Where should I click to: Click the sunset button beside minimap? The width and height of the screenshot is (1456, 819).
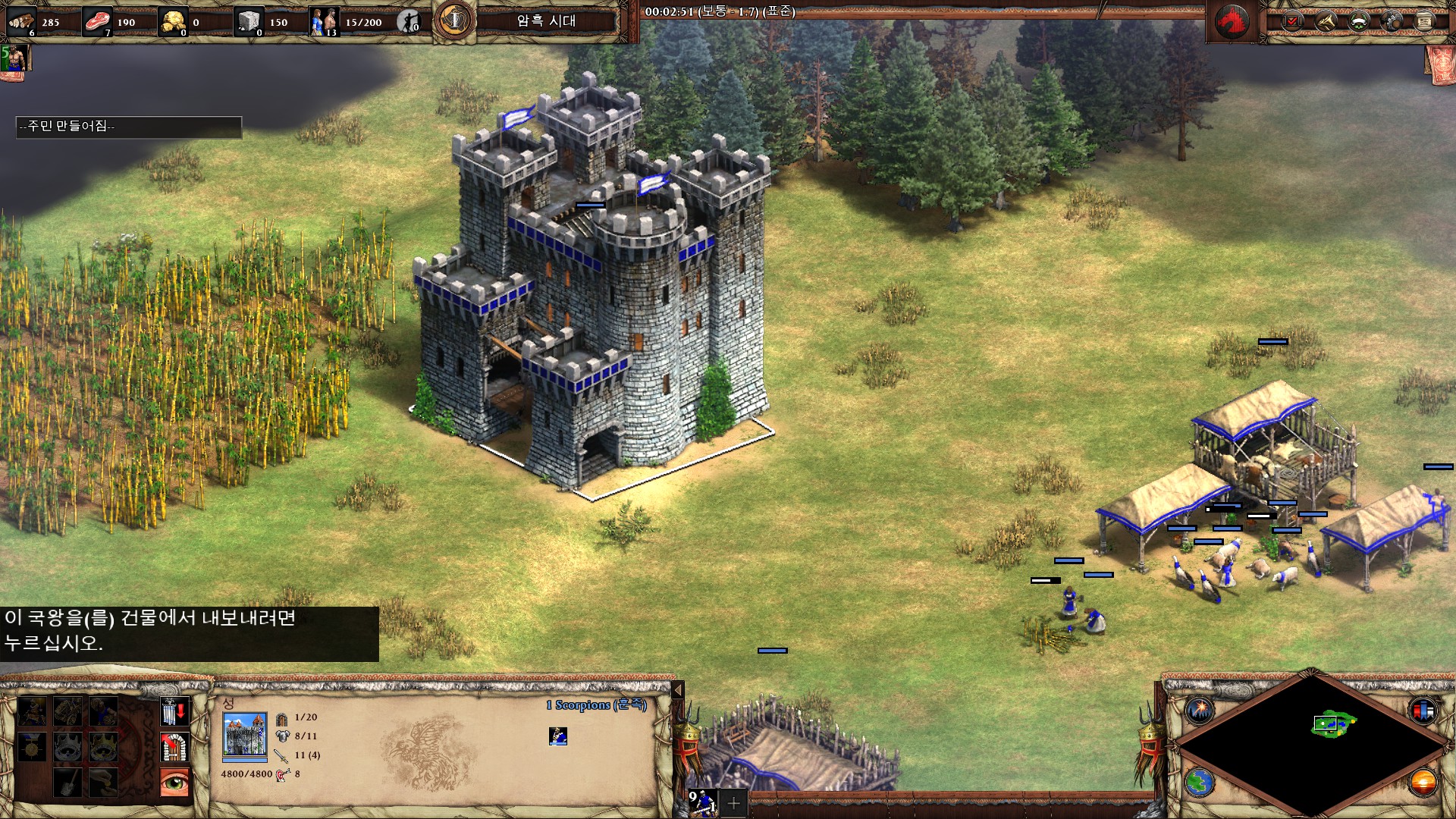click(1423, 783)
